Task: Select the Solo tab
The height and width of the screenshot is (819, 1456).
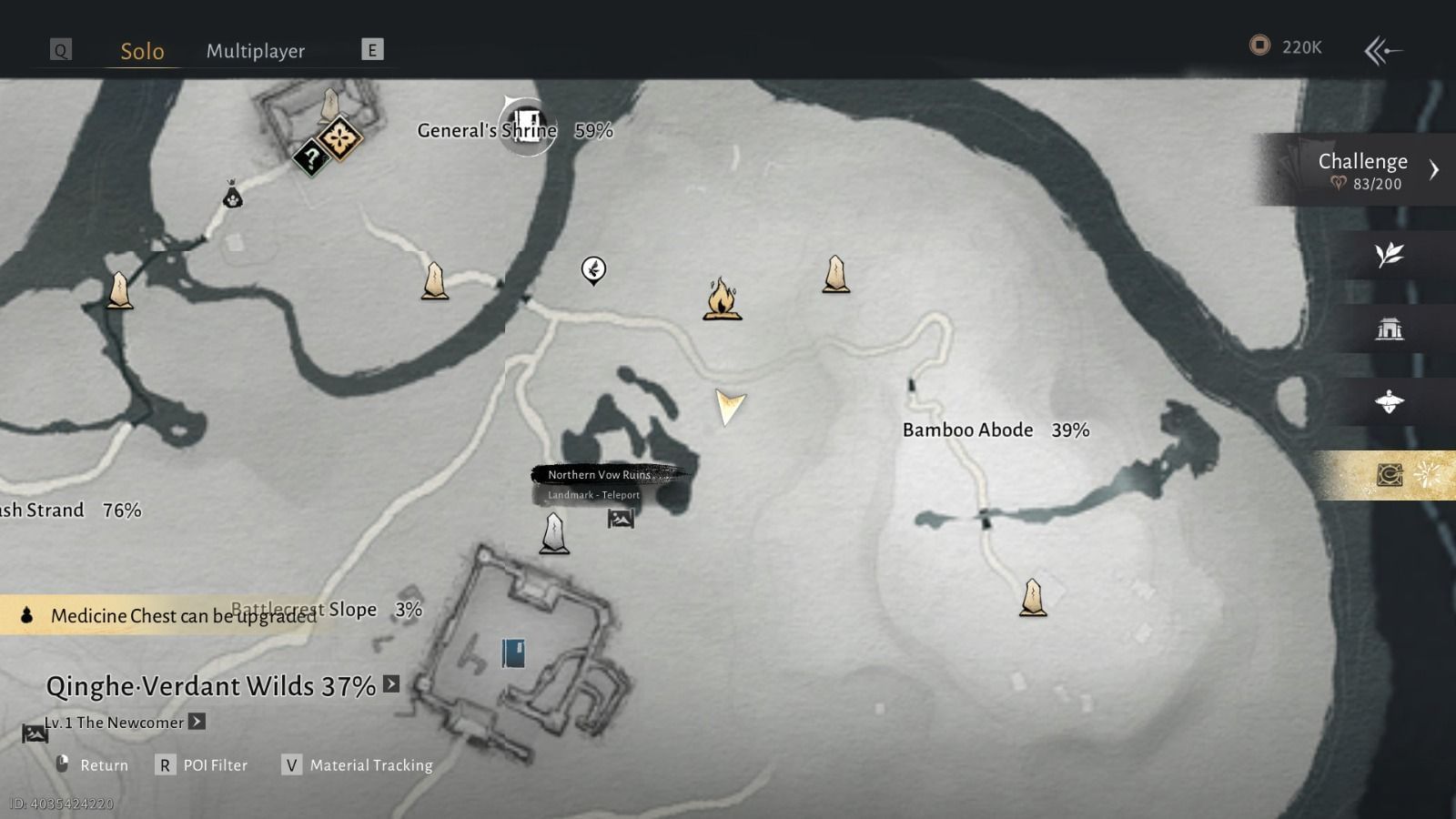Action: point(141,51)
